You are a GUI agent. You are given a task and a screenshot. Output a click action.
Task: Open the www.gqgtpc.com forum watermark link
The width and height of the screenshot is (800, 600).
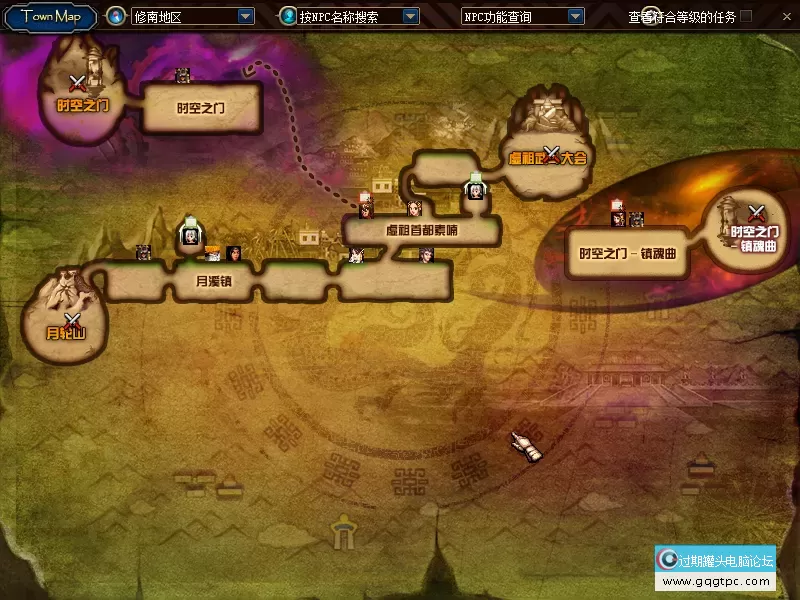point(715,582)
